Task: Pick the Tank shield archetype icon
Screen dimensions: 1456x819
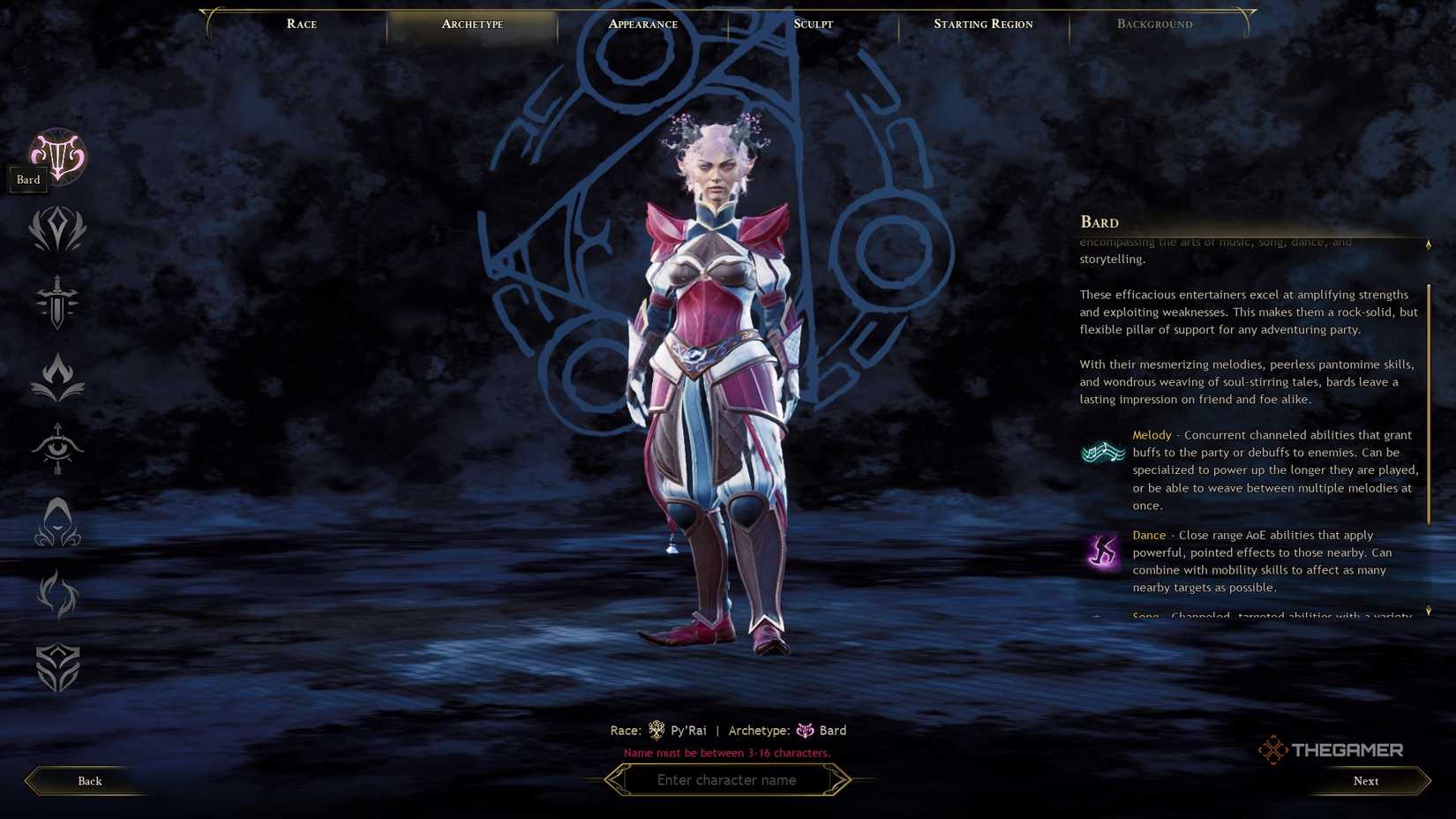Action: tap(56, 669)
